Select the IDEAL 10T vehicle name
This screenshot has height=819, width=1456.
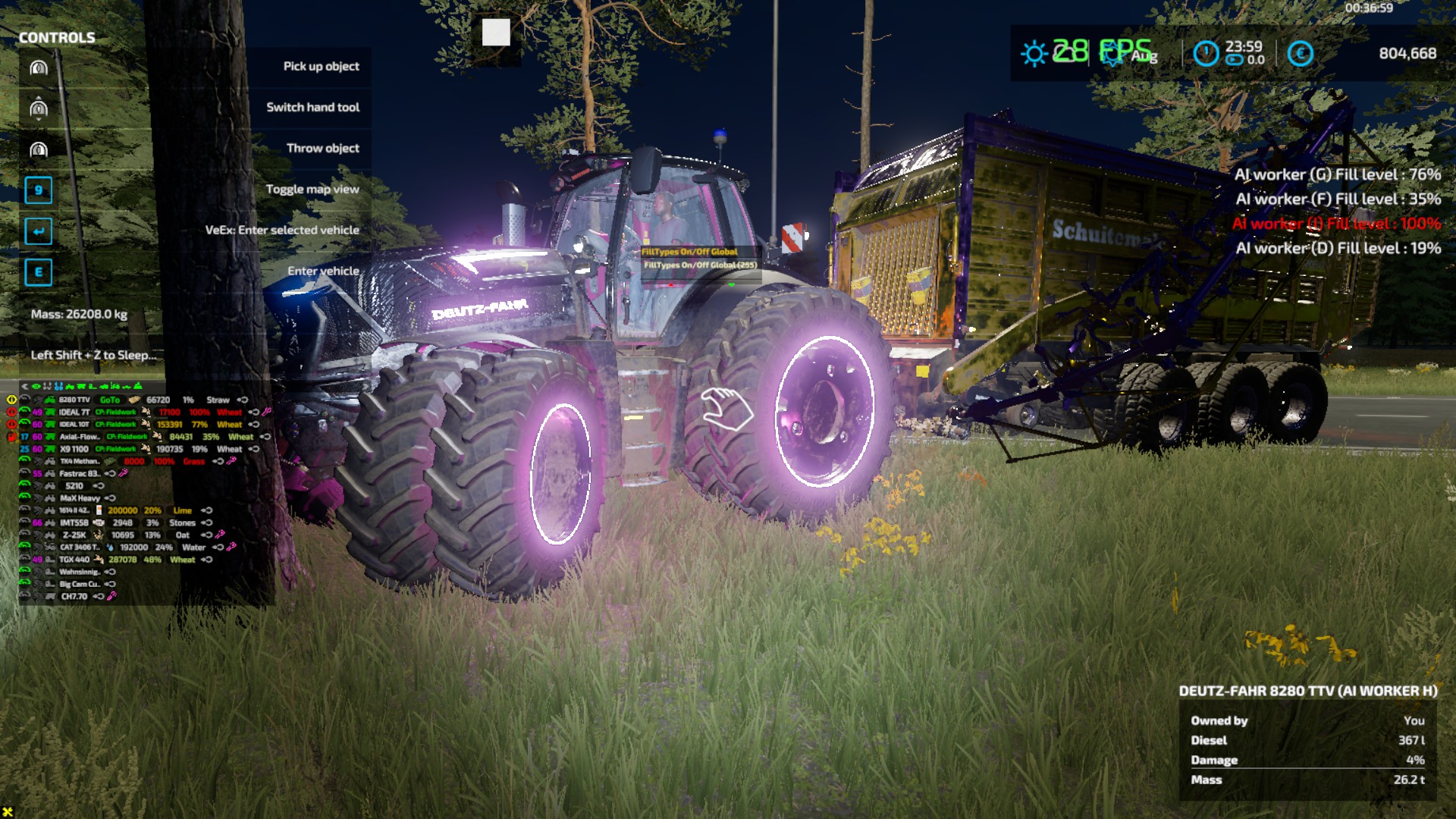pos(74,425)
